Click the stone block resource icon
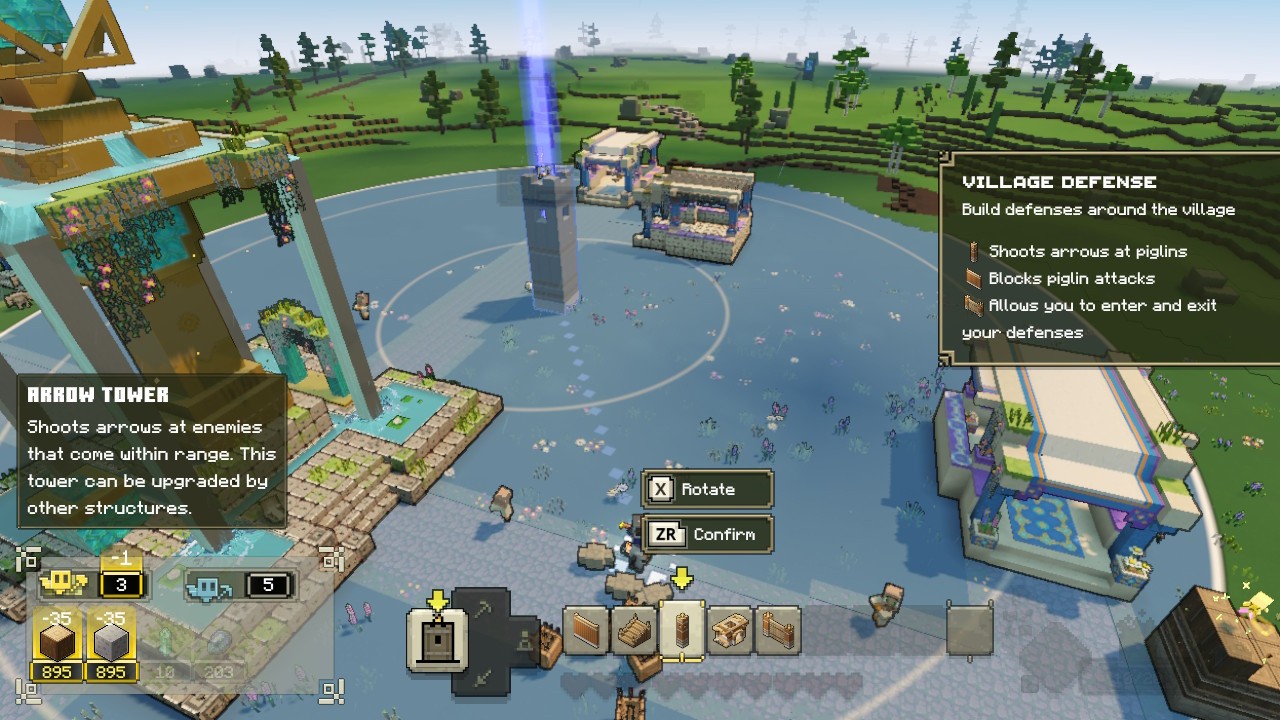The image size is (1280, 720). point(111,636)
